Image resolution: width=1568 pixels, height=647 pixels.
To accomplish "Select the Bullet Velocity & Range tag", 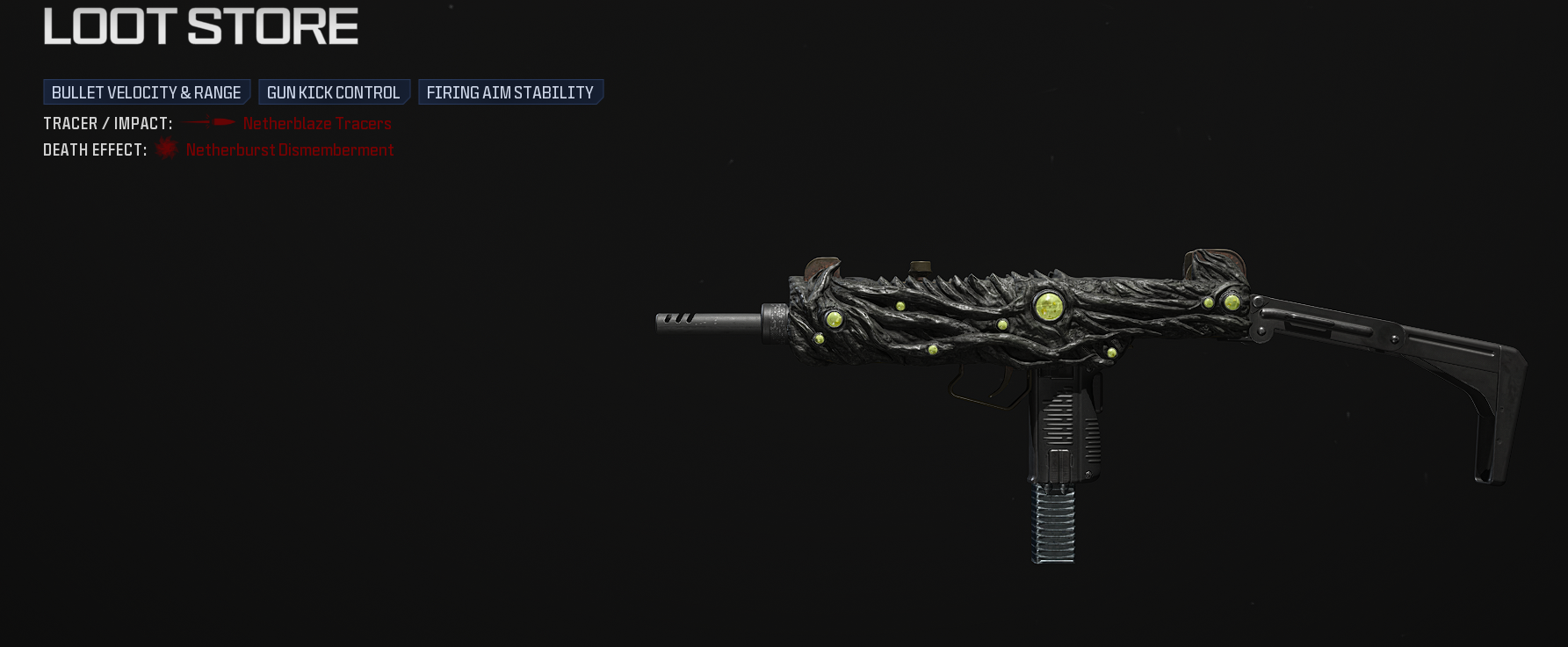I will click(x=147, y=92).
